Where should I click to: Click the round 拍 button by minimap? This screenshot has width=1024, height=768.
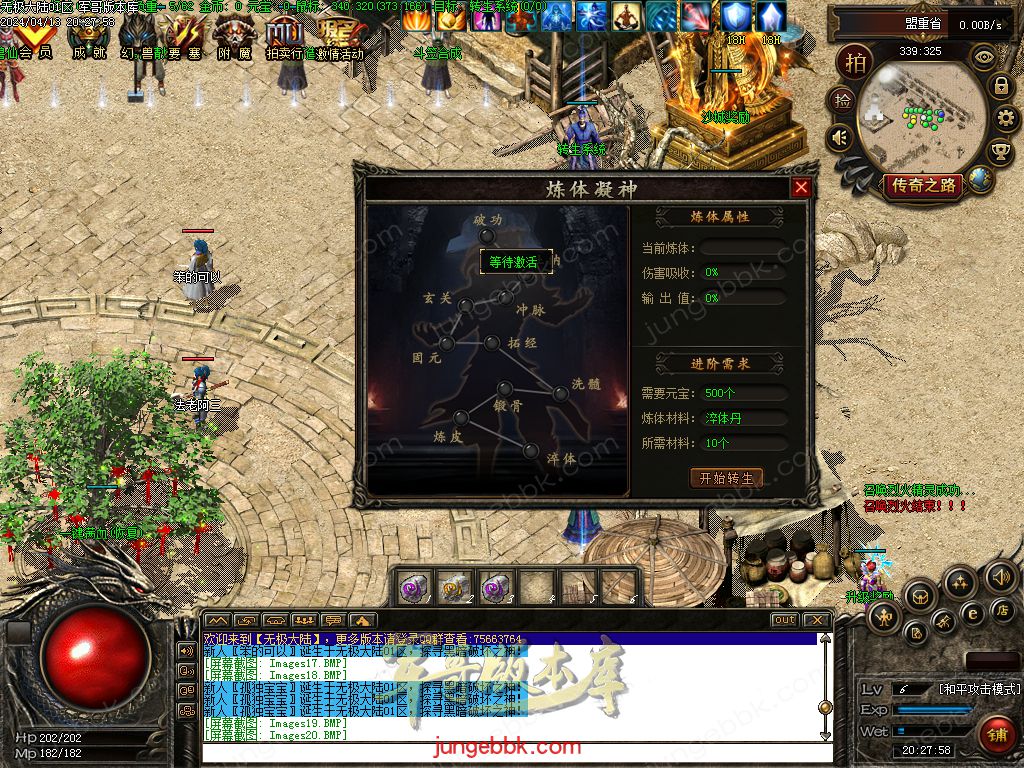coord(857,61)
